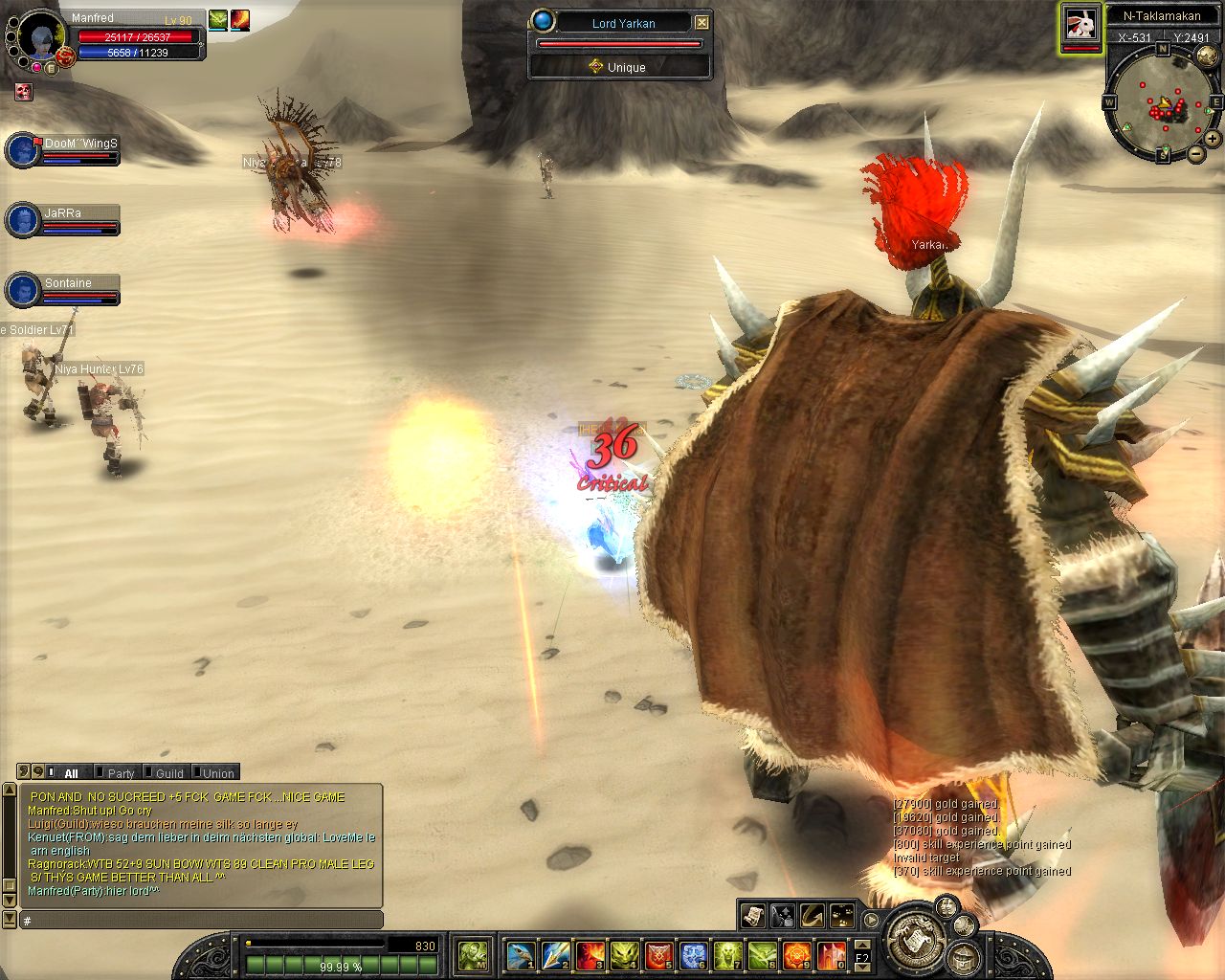The image size is (1225, 980).
Task: Select party member JaRRa
Action: pos(22,219)
